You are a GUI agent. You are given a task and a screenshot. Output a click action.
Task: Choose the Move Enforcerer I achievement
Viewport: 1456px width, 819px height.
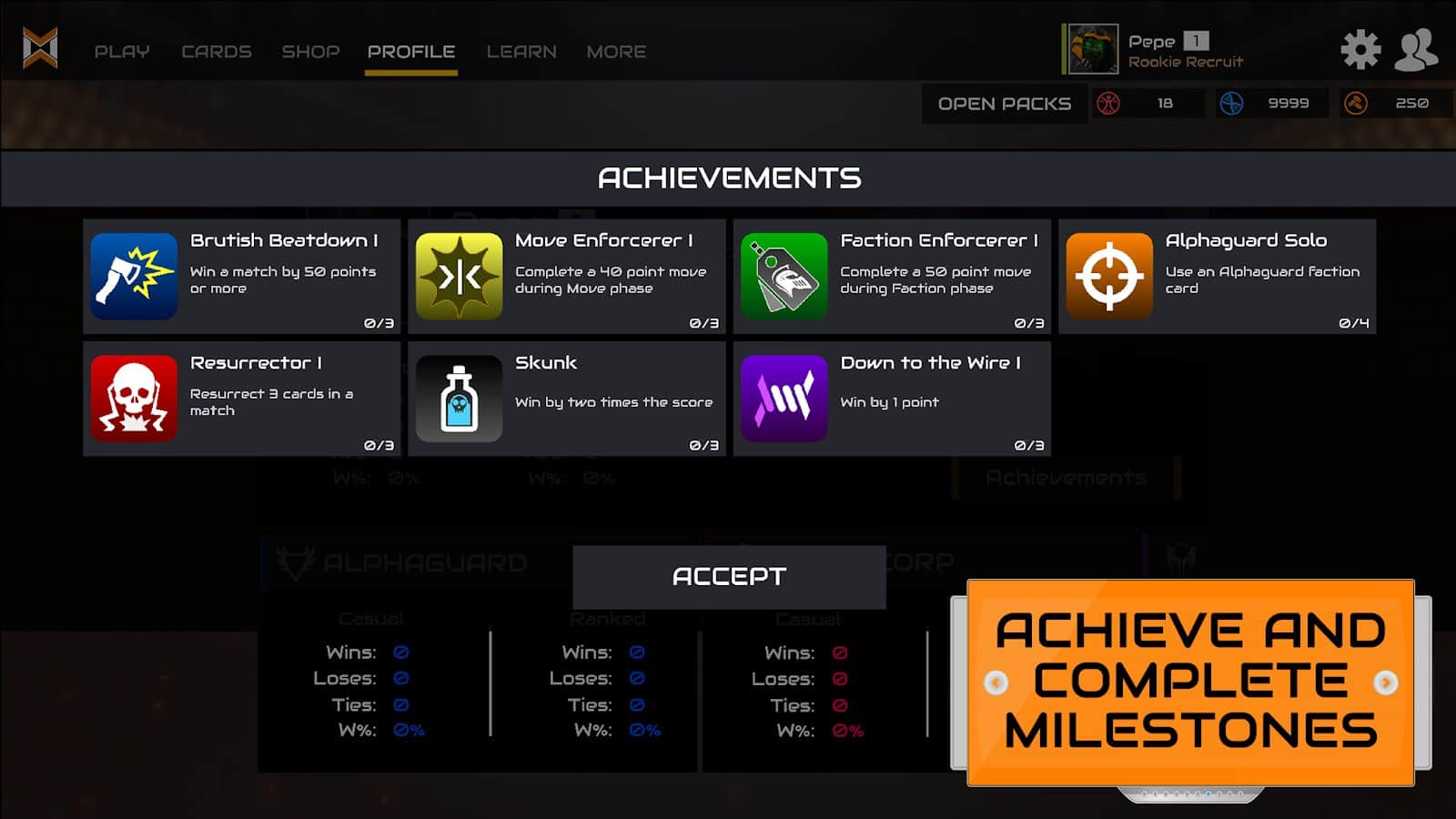click(567, 277)
